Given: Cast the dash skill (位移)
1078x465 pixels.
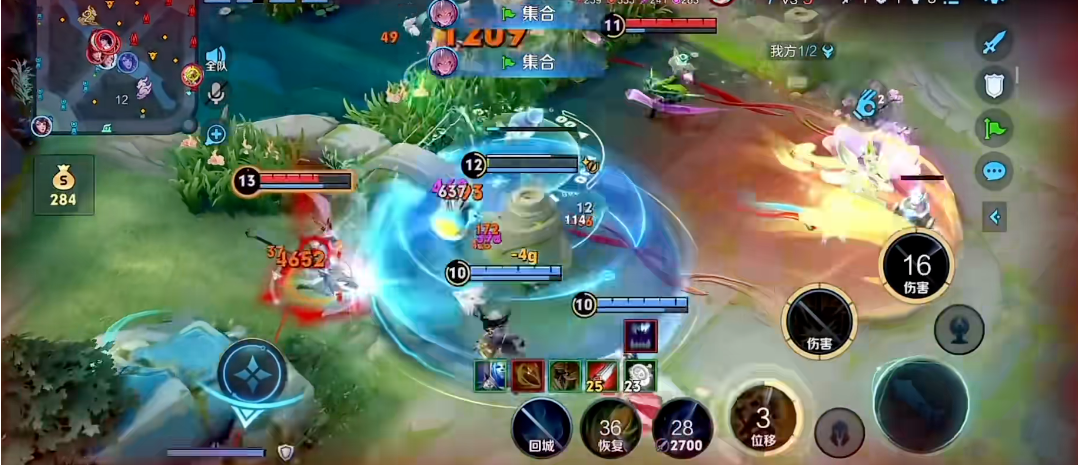Looking at the screenshot, I should tap(764, 415).
